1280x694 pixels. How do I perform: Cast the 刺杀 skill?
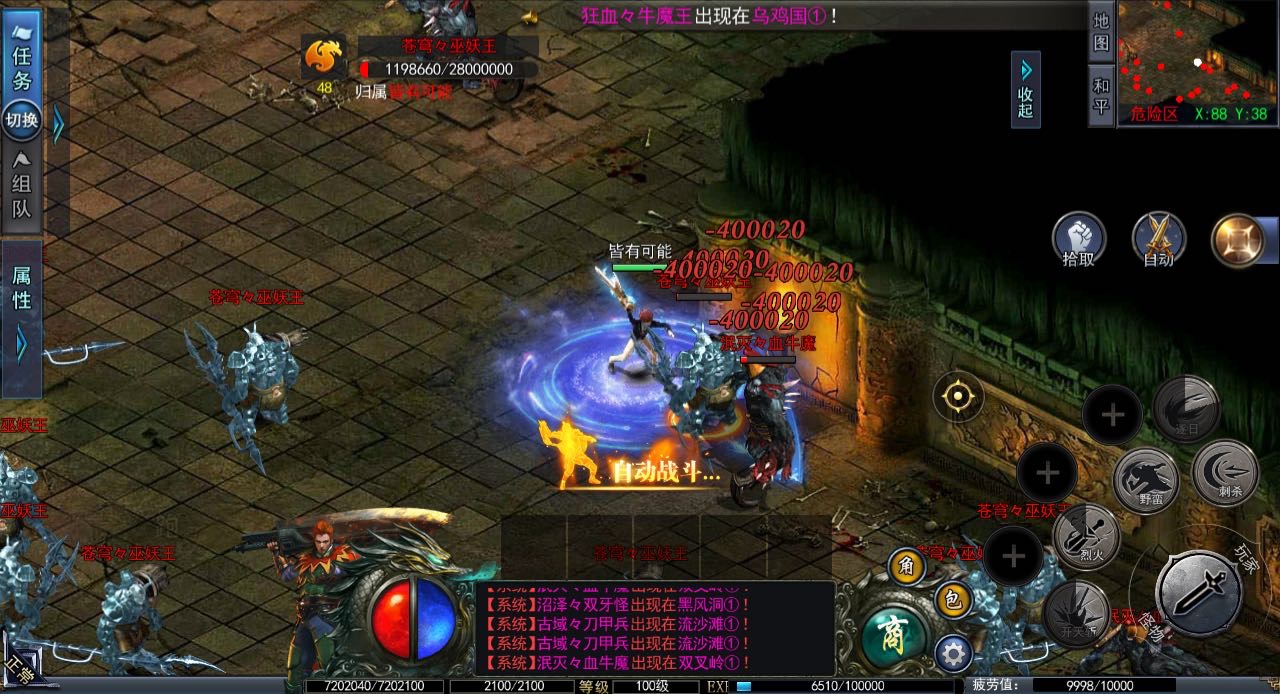1224,472
